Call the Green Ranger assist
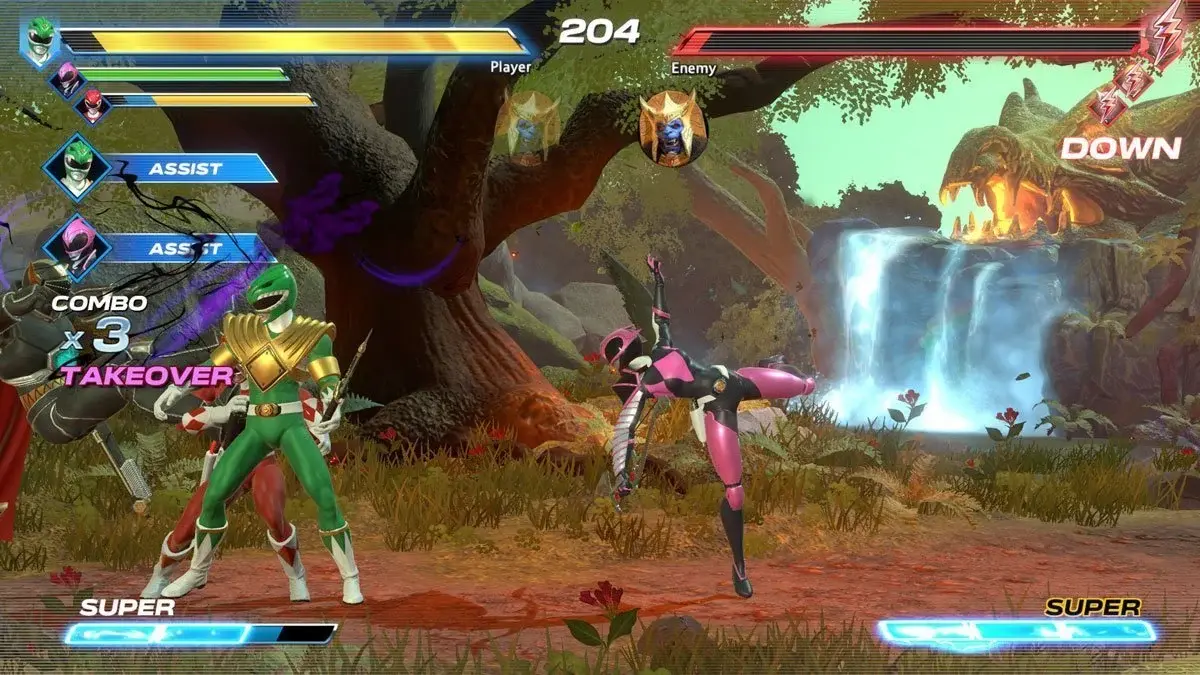This screenshot has height=675, width=1200. [185, 168]
